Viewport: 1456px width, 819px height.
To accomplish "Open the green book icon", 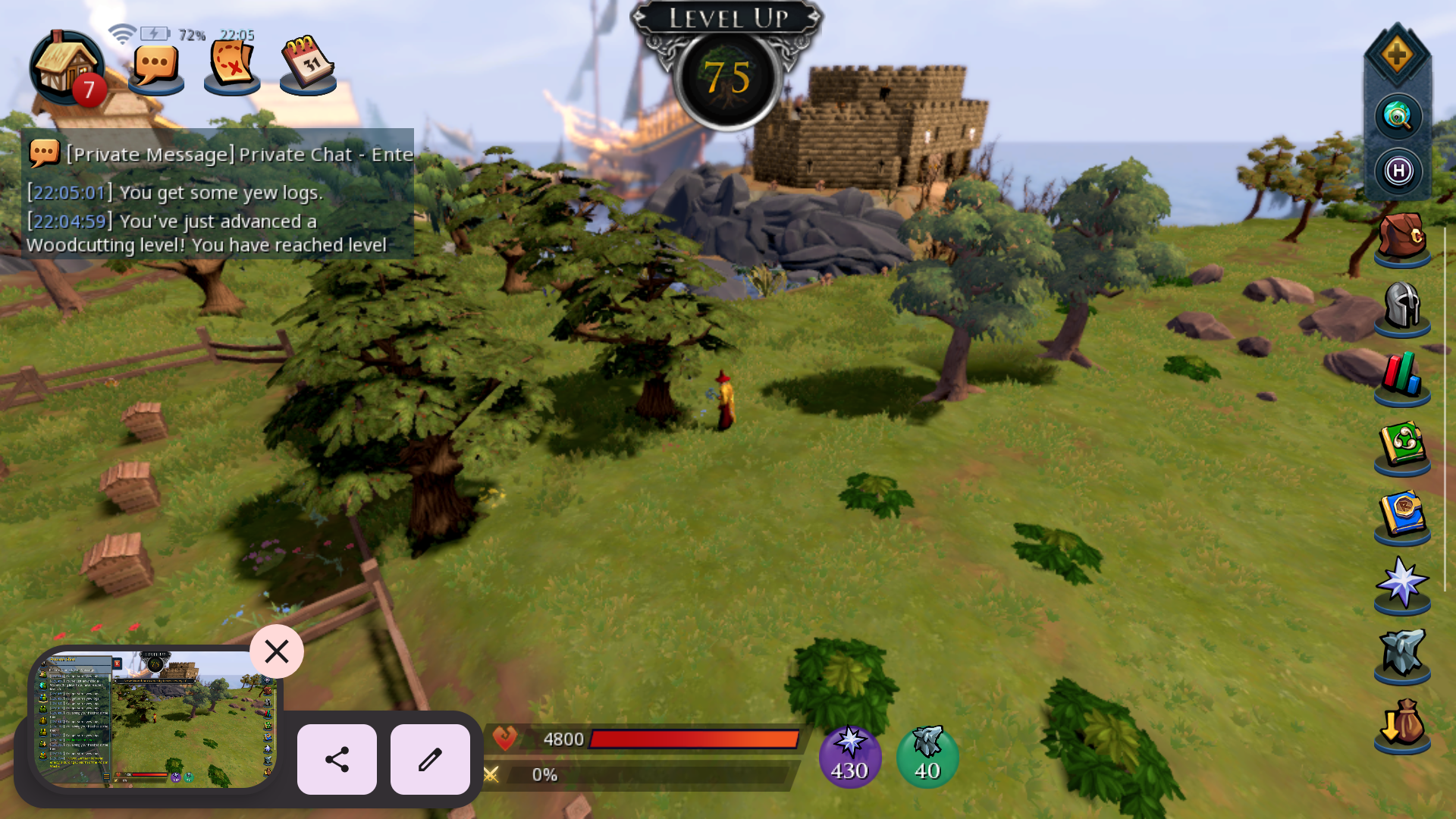I will pyautogui.click(x=1402, y=446).
